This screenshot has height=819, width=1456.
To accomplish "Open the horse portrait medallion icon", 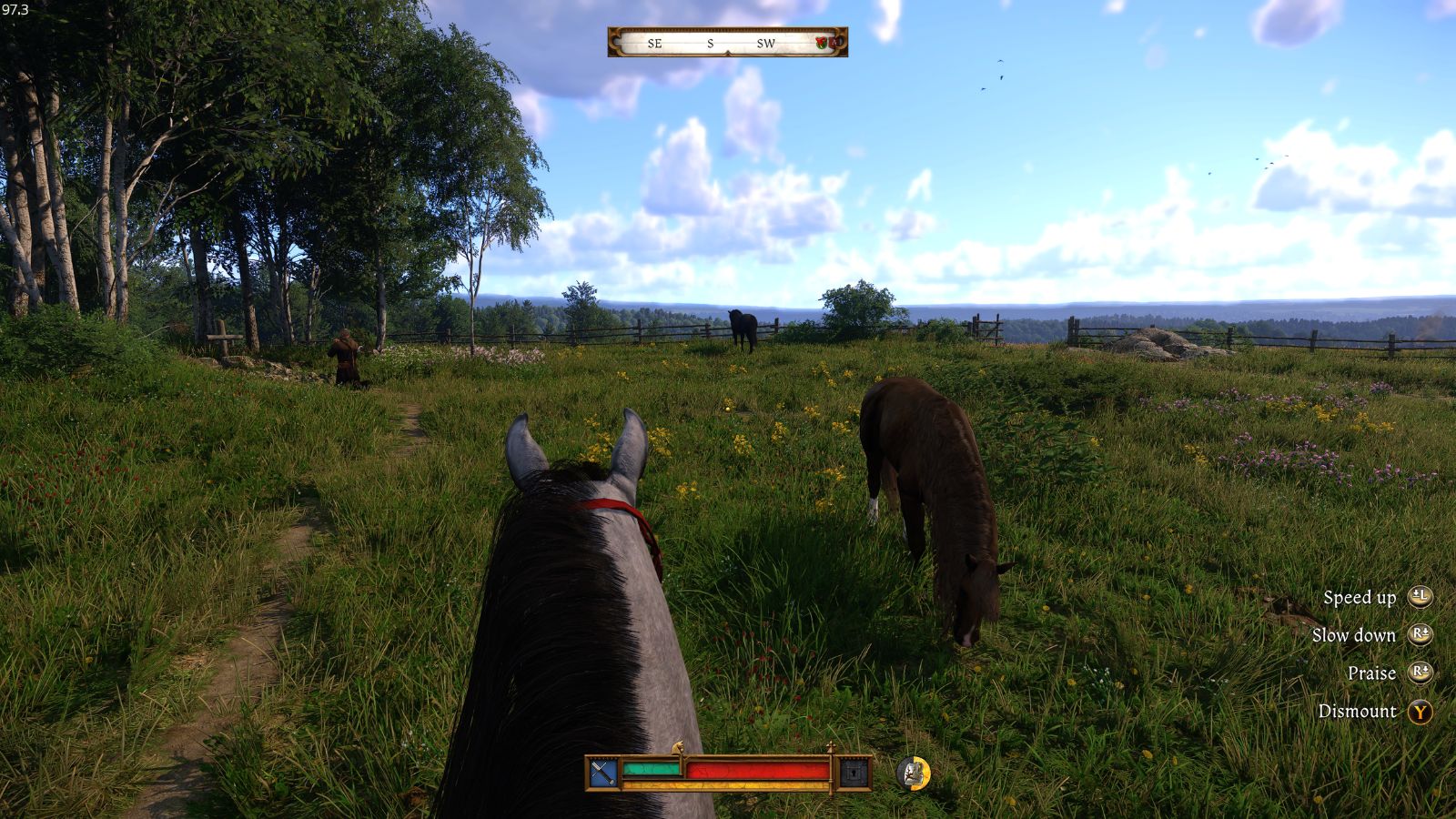I will [912, 774].
